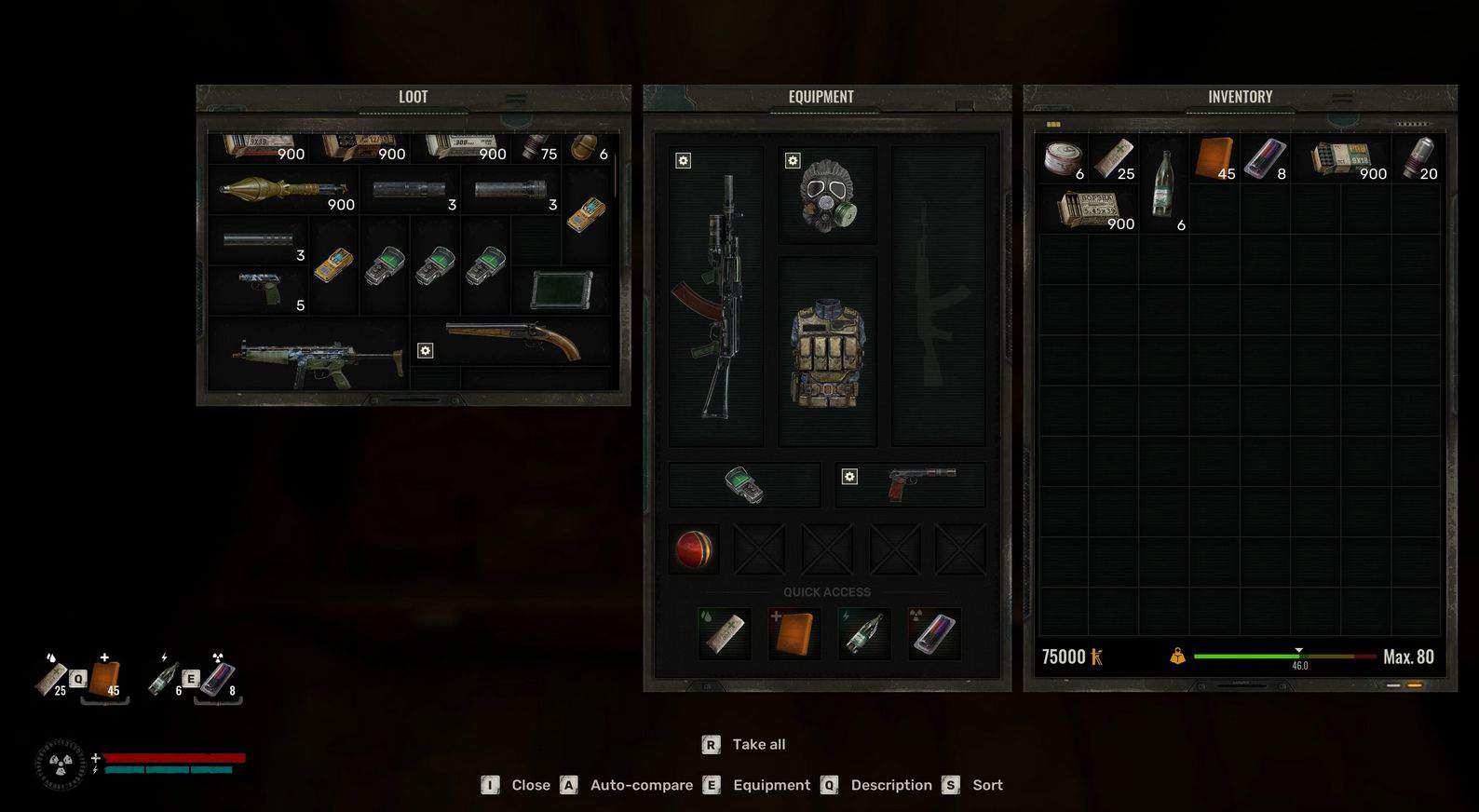Select the canned food in inventory
1479x812 pixels.
coord(1062,158)
